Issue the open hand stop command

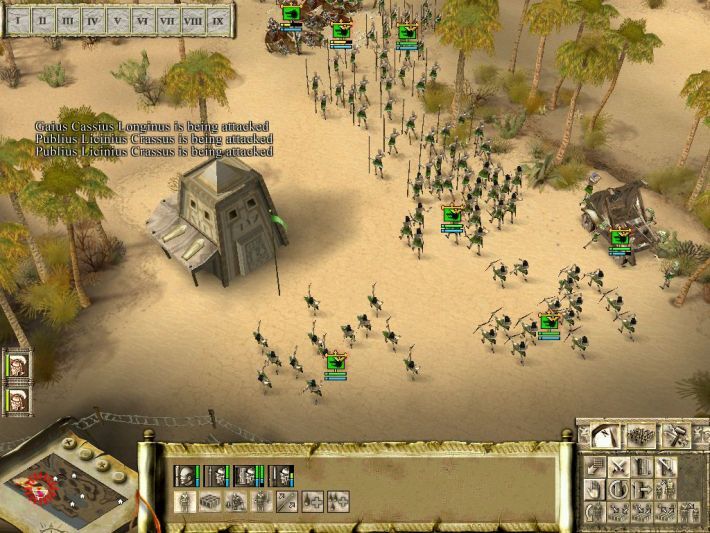(x=594, y=490)
